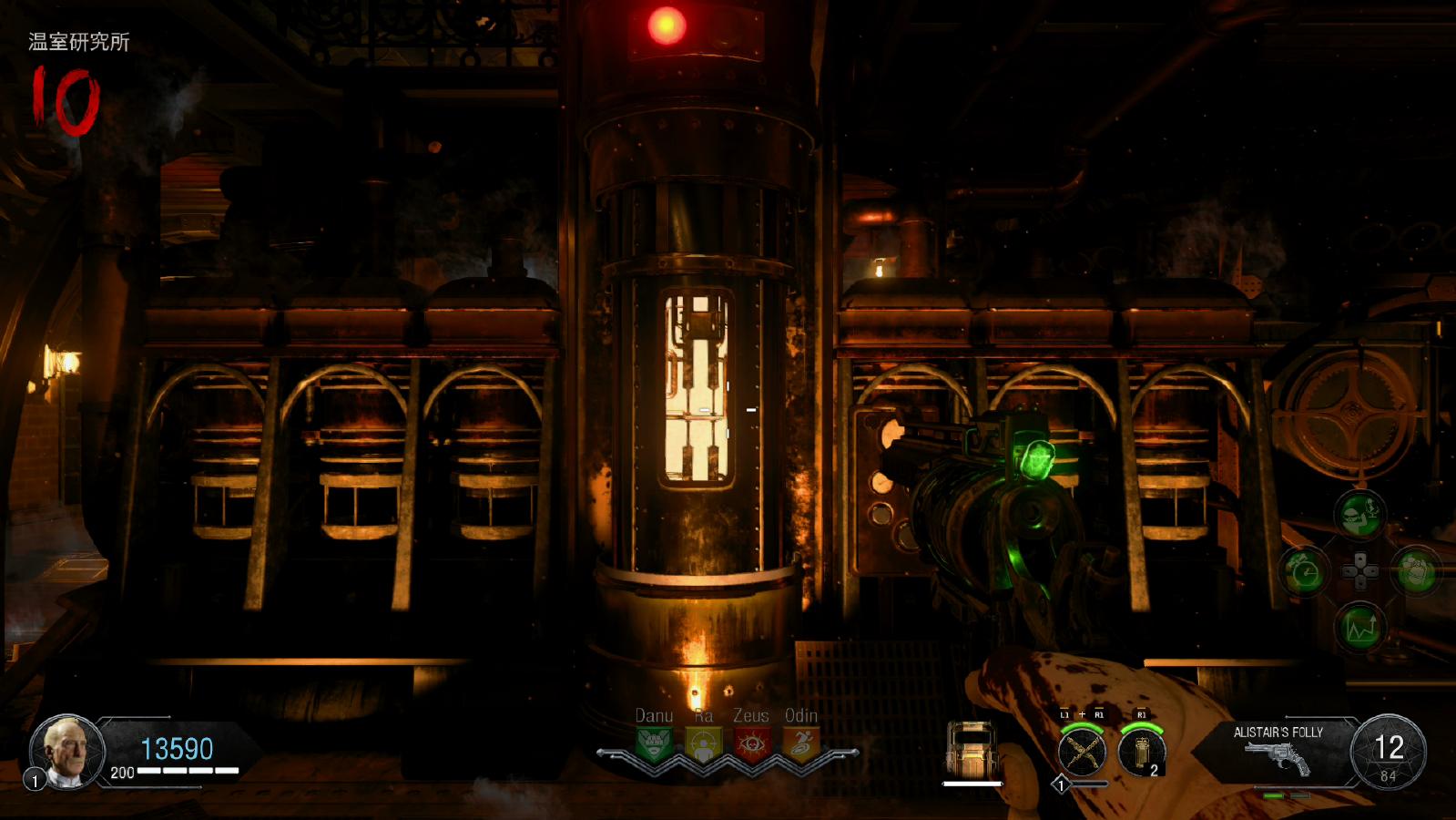Select the yellow Ra perk banner

pyautogui.click(x=702, y=743)
